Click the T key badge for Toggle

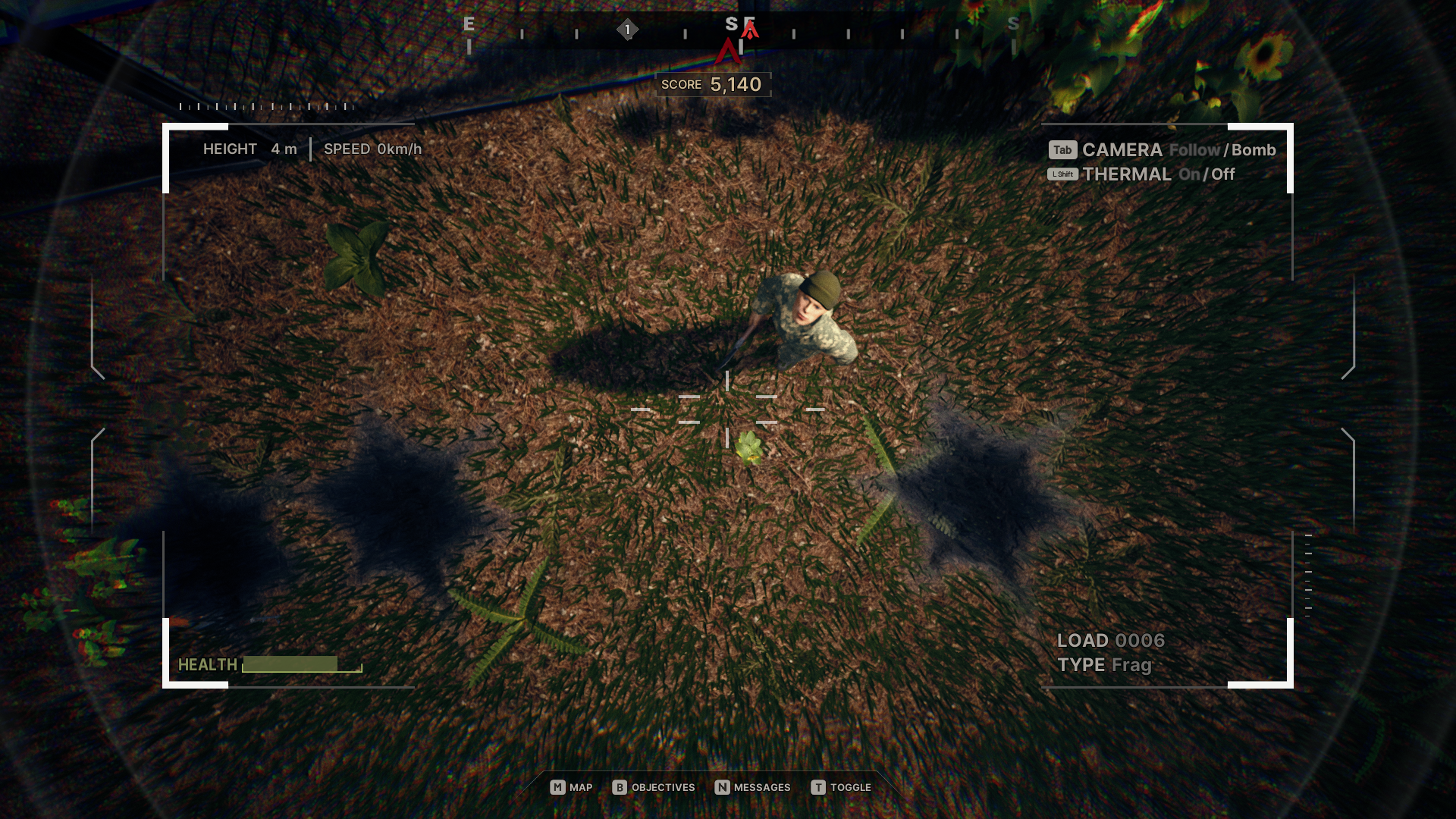point(819,787)
